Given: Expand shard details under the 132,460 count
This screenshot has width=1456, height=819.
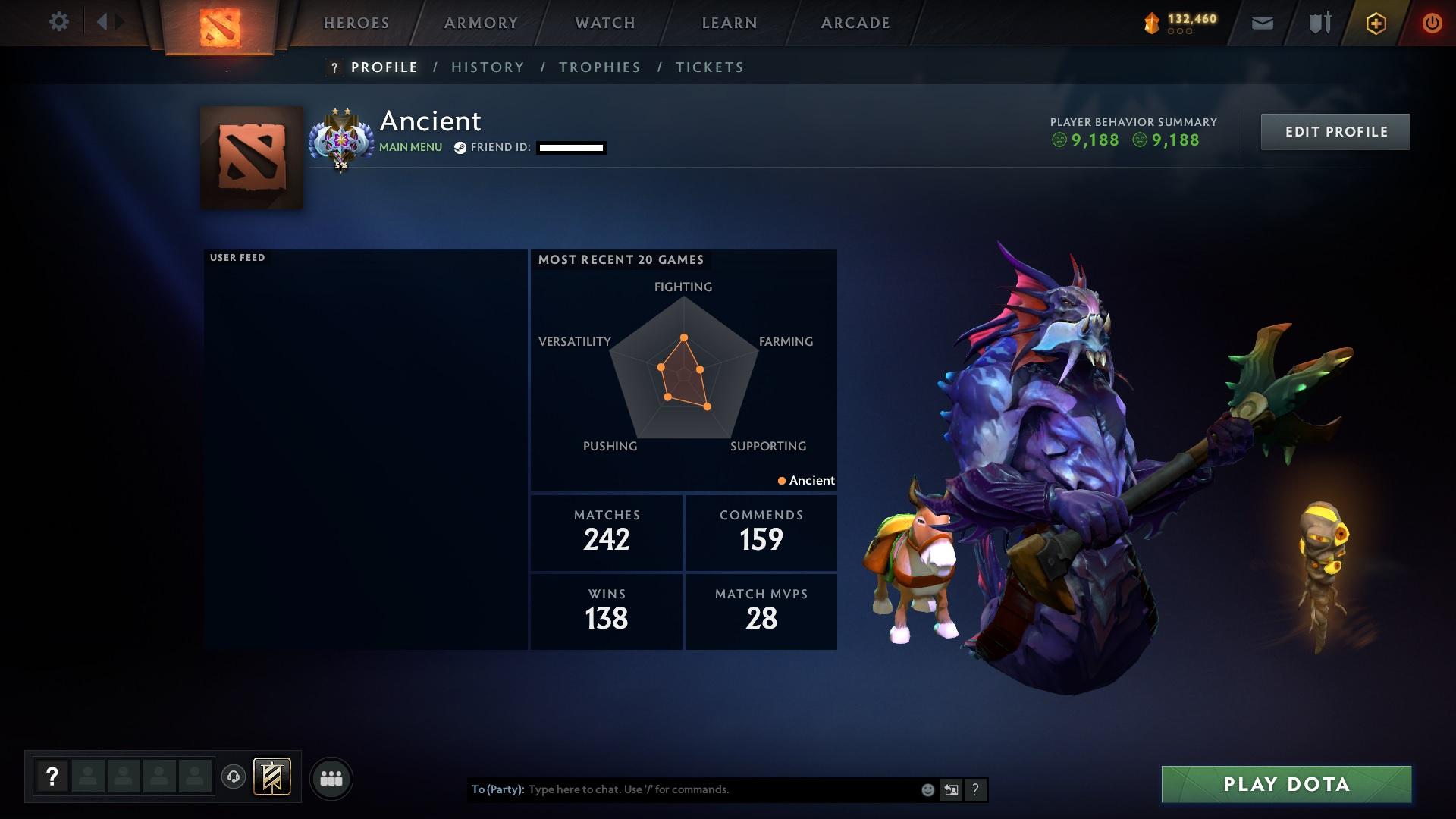Looking at the screenshot, I should [x=1180, y=31].
